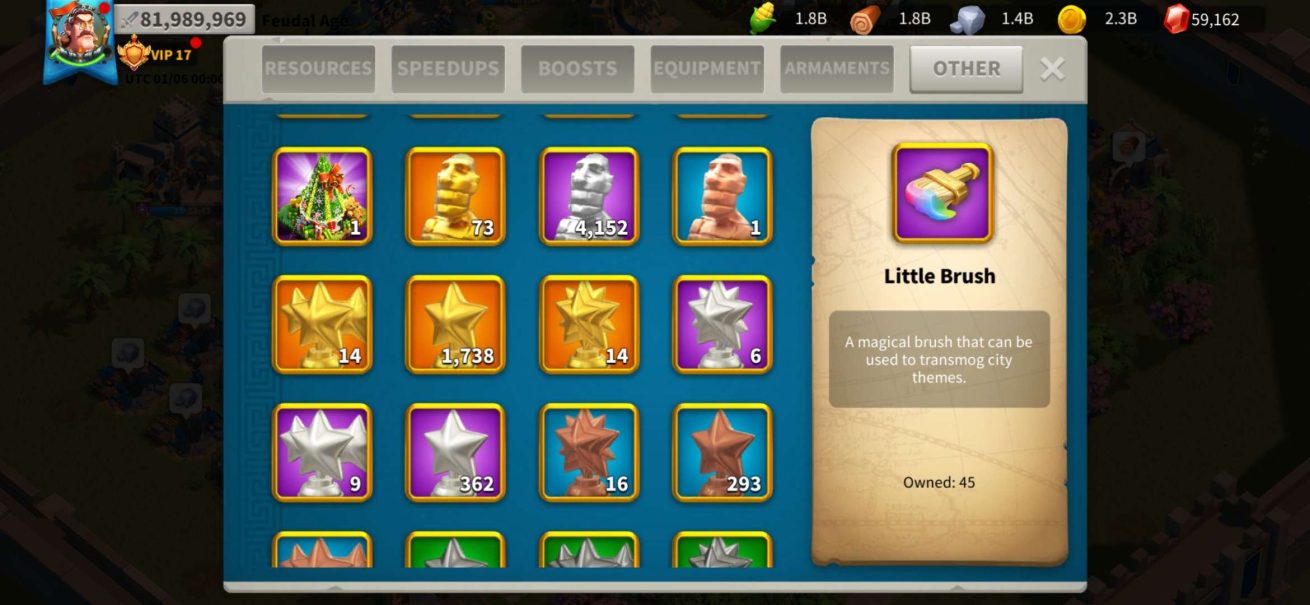The height and width of the screenshot is (605, 1310).
Task: Choose the Other tab
Action: (966, 69)
